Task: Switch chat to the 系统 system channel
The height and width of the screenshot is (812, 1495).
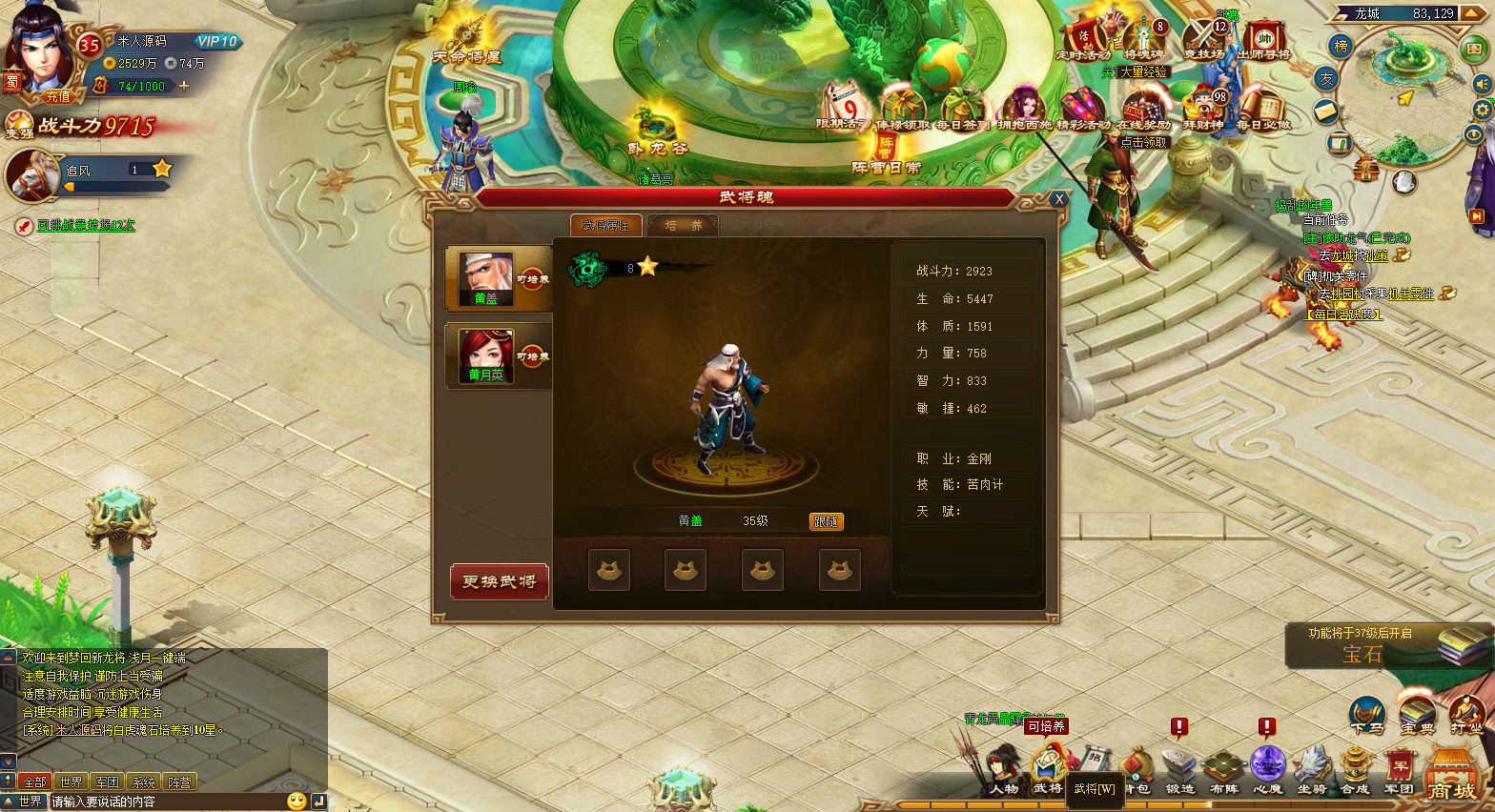Action: click(x=143, y=782)
